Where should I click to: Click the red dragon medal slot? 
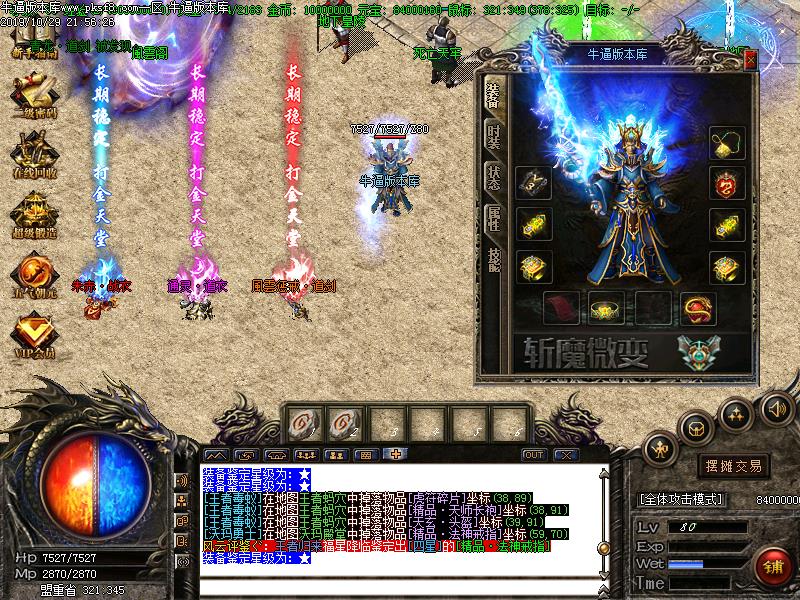pos(727,184)
